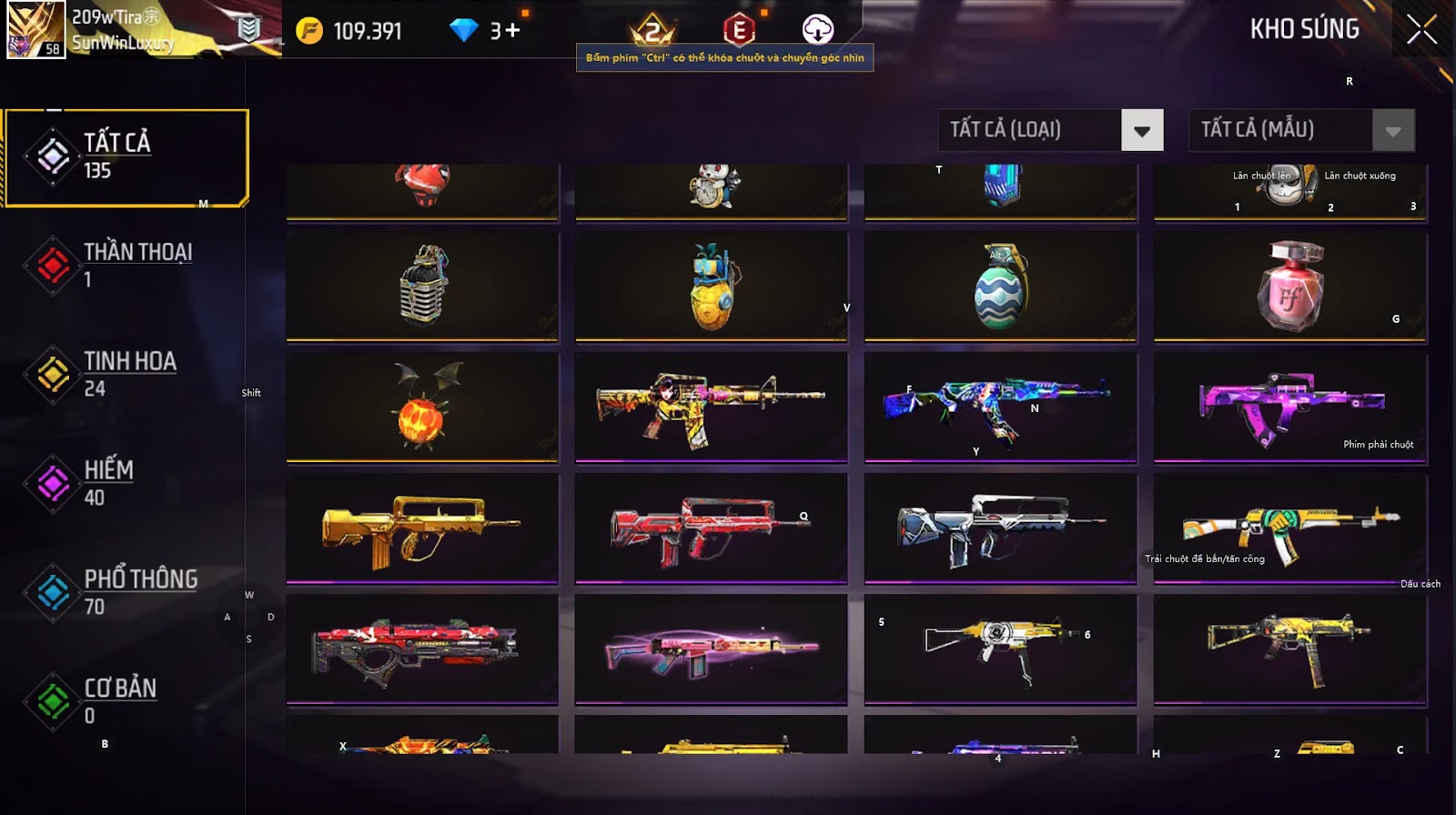Pick the blue wave egg grenade
The image size is (1456, 815).
pos(1001,287)
